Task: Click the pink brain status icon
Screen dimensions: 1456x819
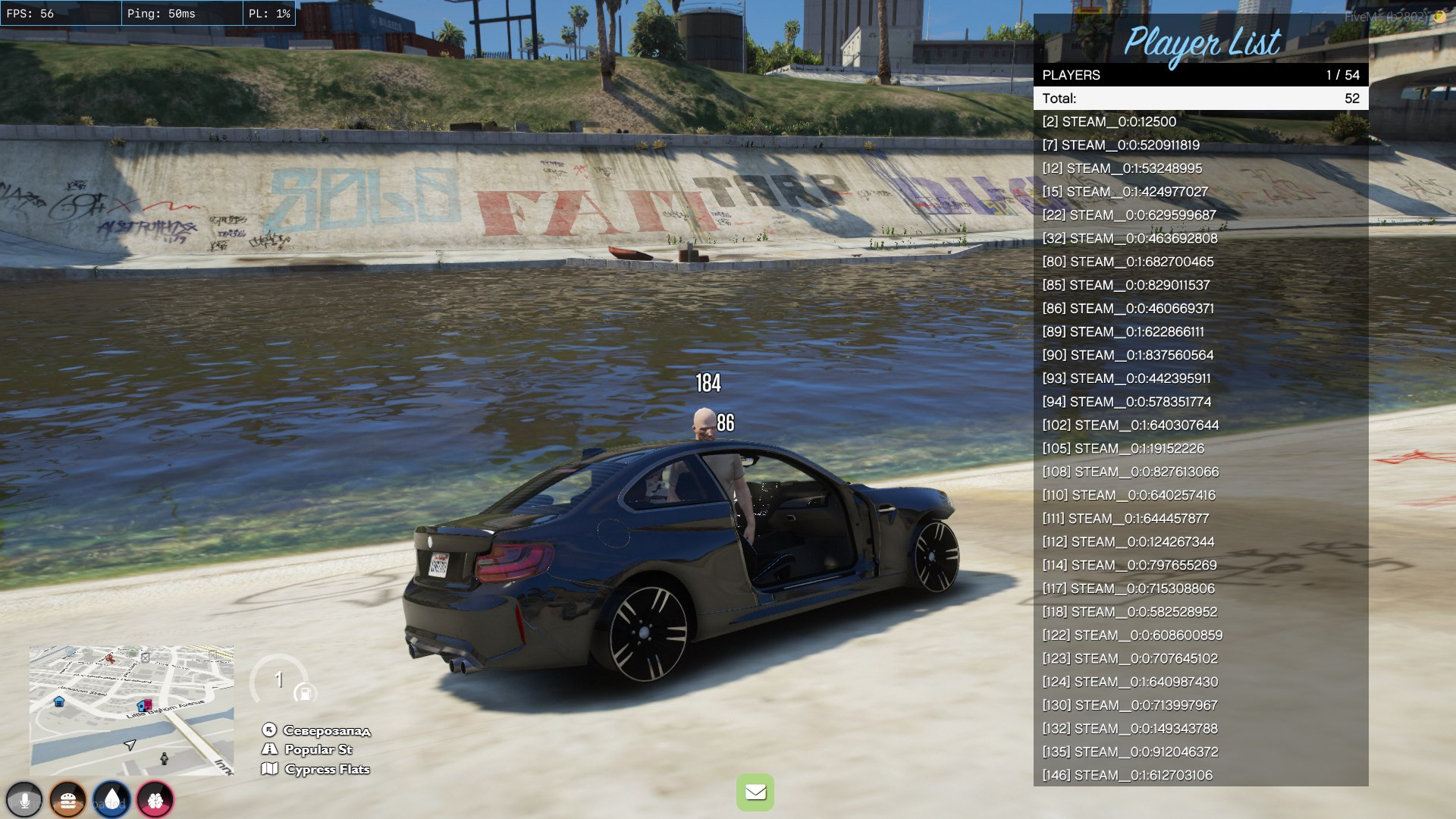Action: tap(155, 800)
